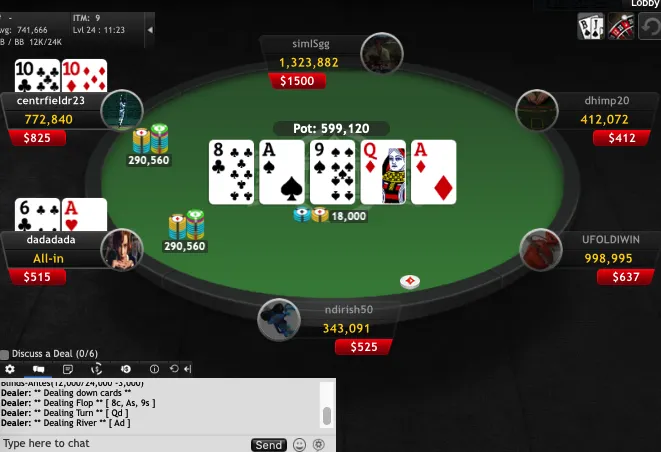
Task: Return to the Lobby
Action: click(x=644, y=4)
